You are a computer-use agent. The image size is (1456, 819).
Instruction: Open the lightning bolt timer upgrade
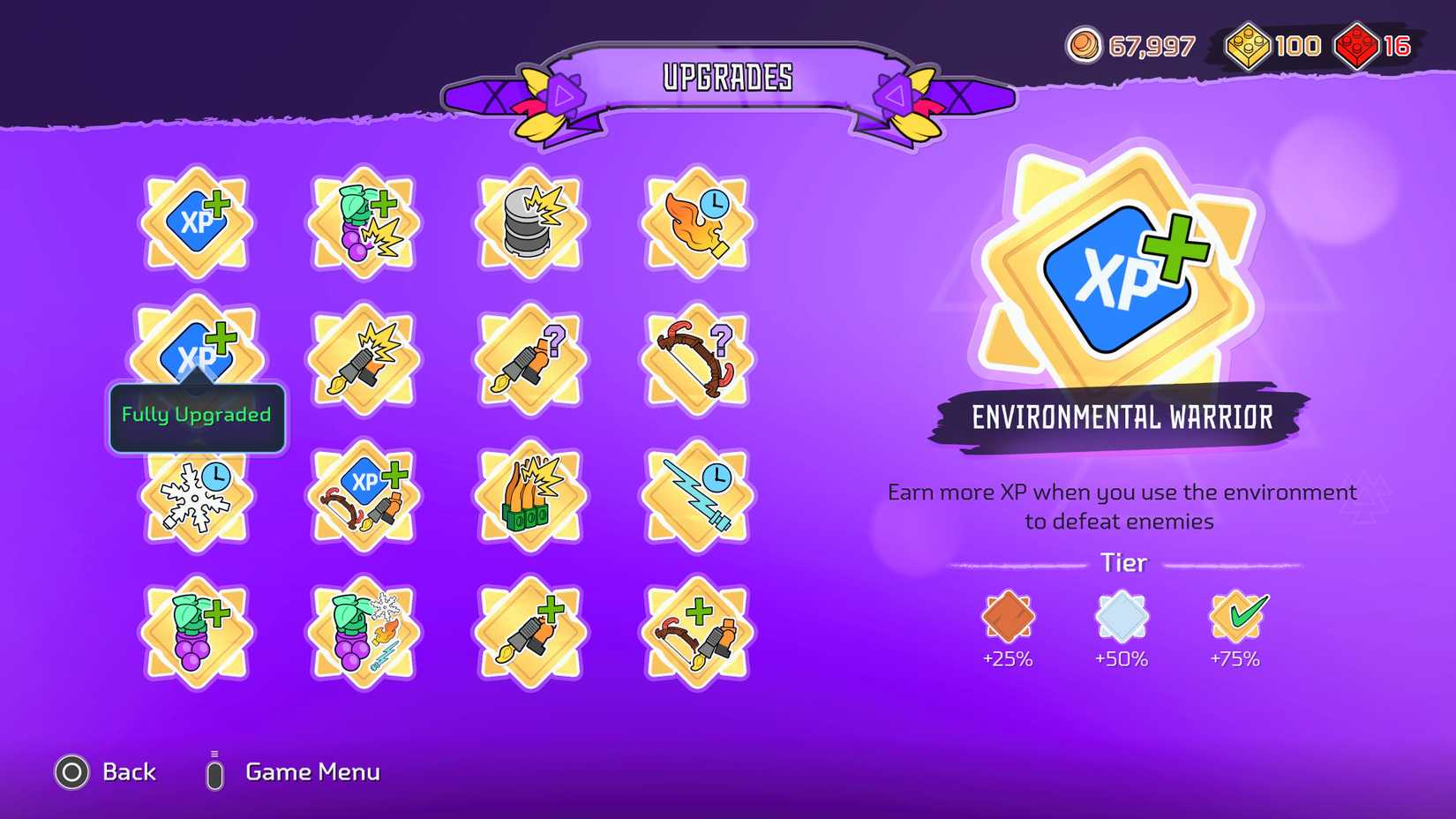click(697, 494)
